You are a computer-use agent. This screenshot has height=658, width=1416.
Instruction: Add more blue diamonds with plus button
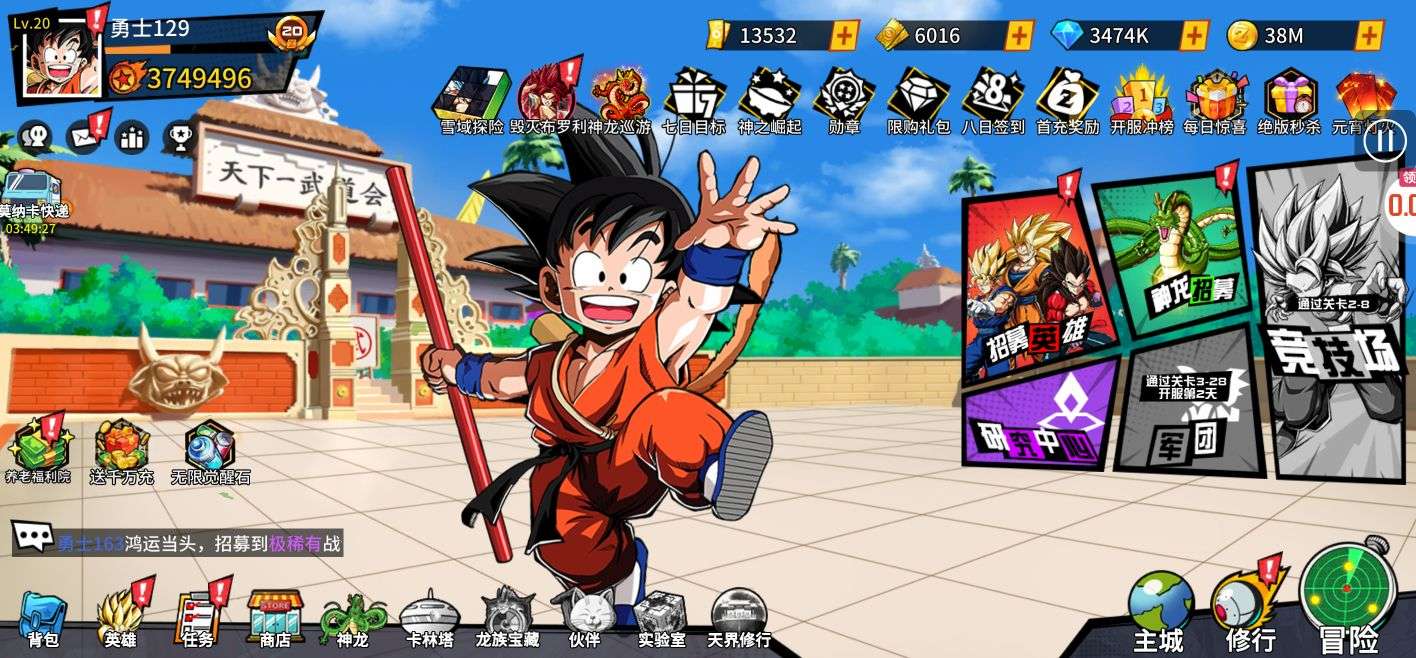[x=1193, y=36]
